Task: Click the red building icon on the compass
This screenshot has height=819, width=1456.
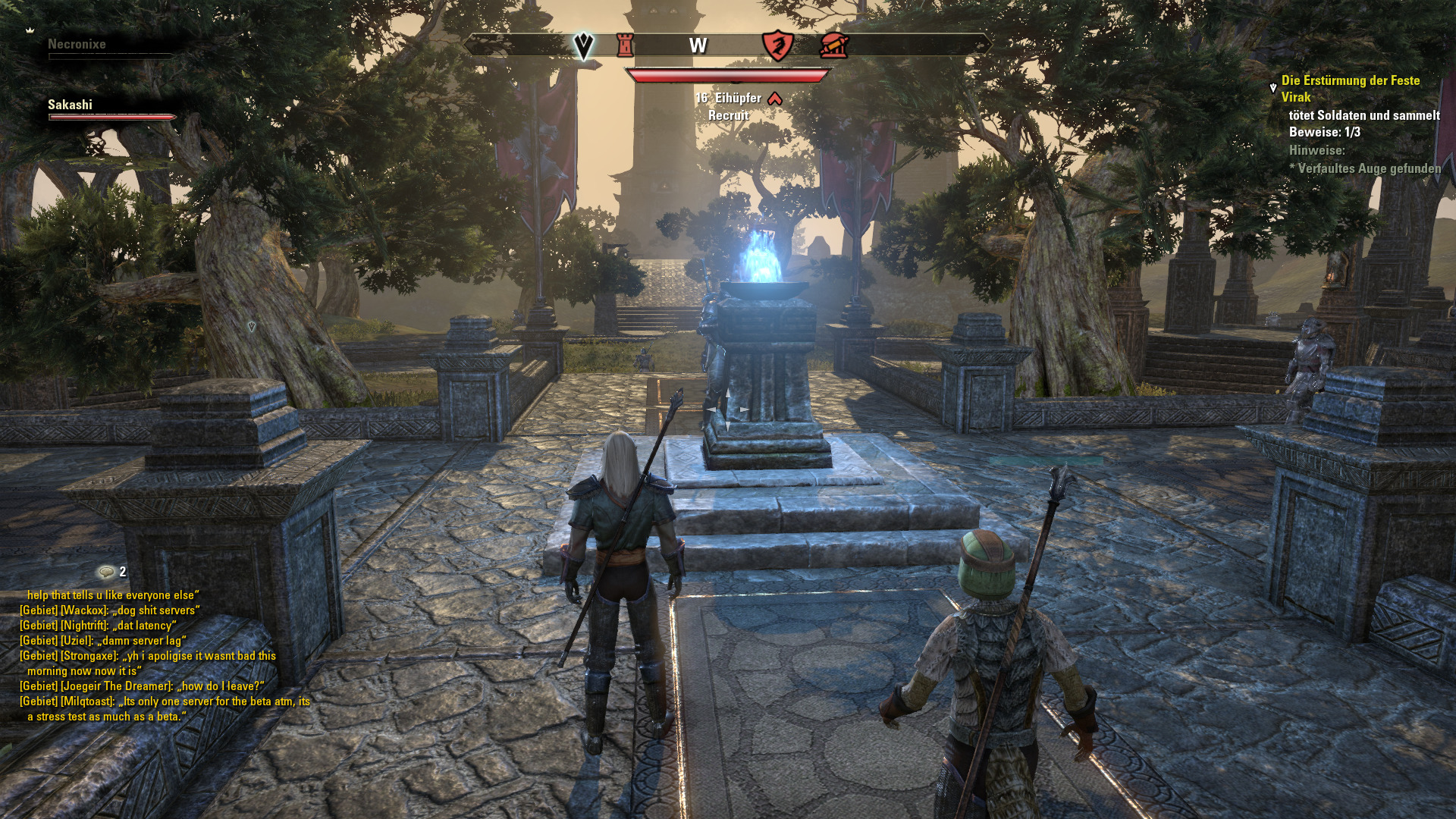Action: click(833, 45)
